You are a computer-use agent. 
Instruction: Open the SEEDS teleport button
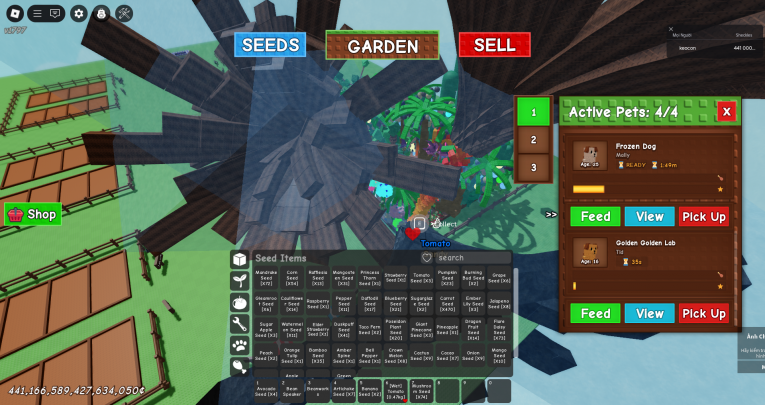tap(270, 45)
